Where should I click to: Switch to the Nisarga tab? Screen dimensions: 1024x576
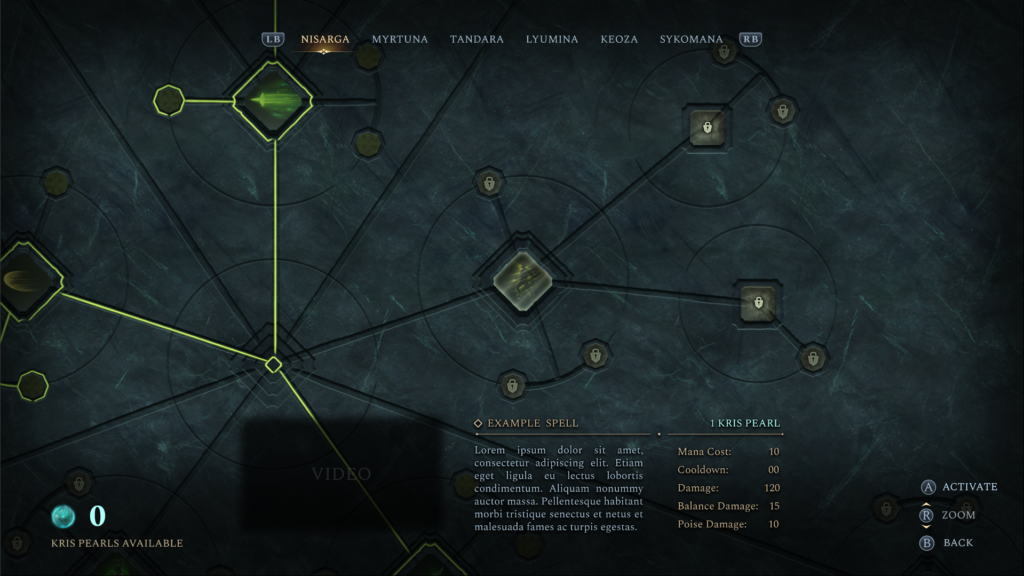click(x=325, y=40)
